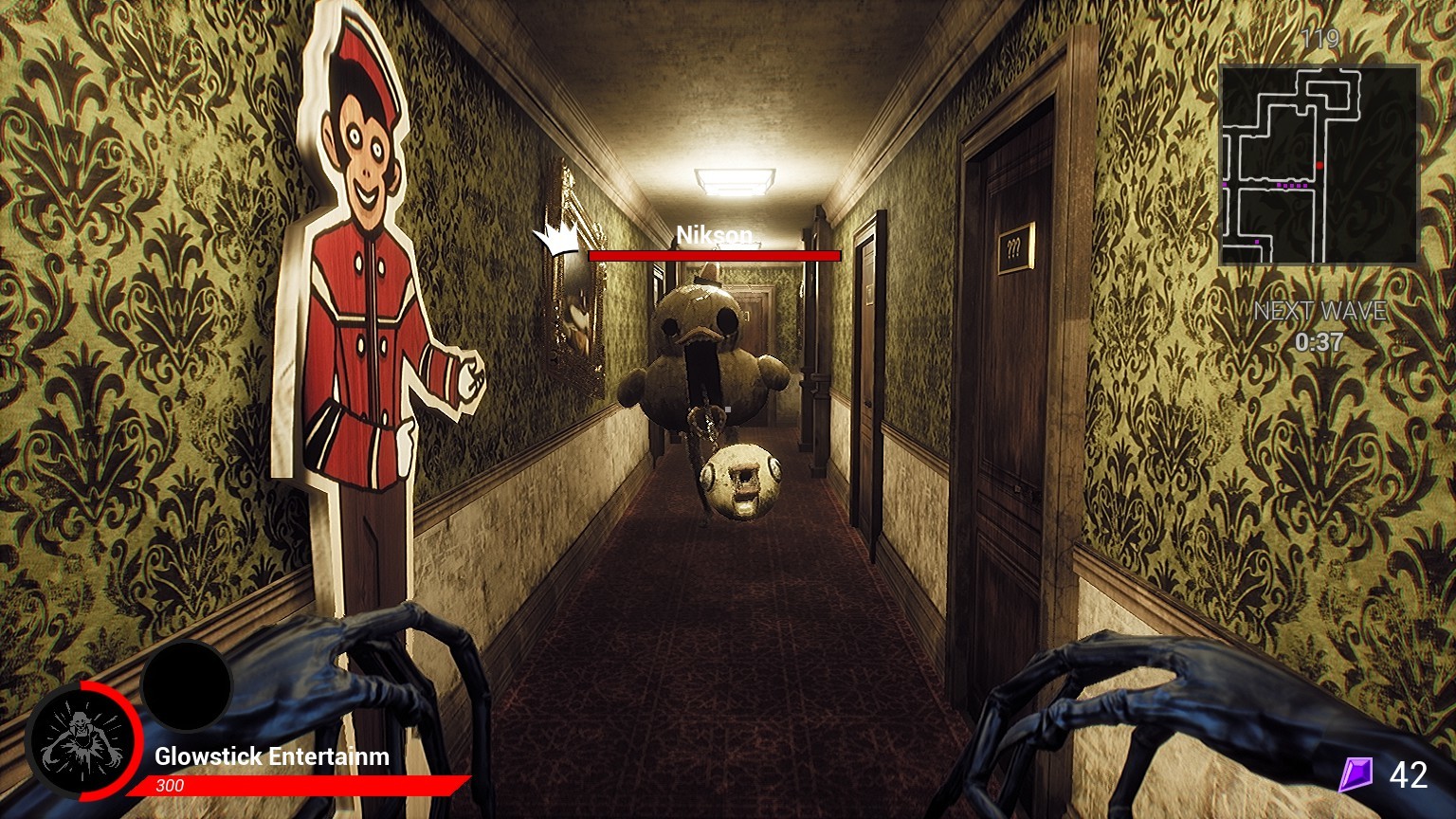Image resolution: width=1456 pixels, height=819 pixels.
Task: Click the crosshair dot at screen center
Action: [728, 409]
